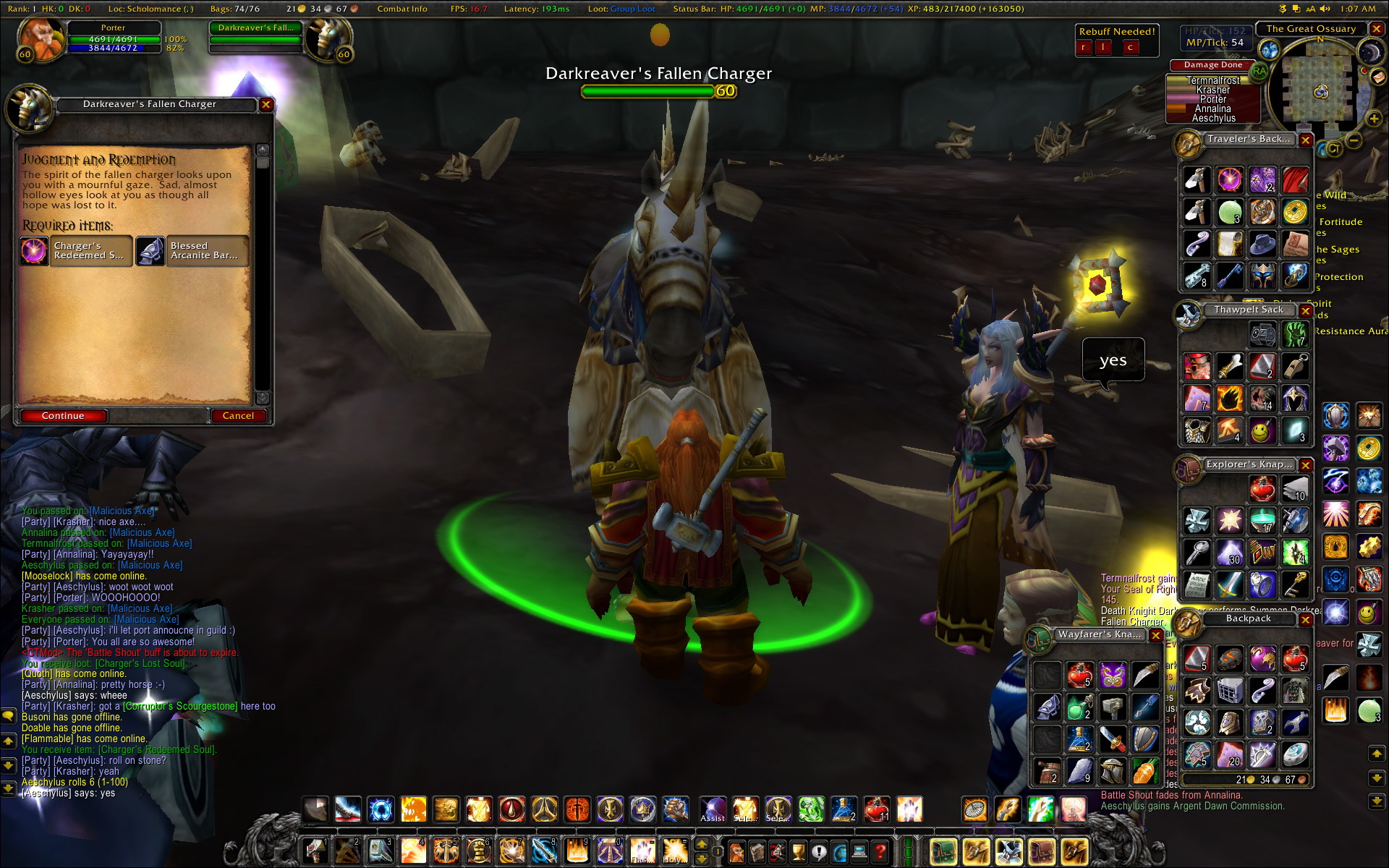Click Continue in the Darkreaver's Fallen Charger dialog
The image size is (1389, 868).
64,415
